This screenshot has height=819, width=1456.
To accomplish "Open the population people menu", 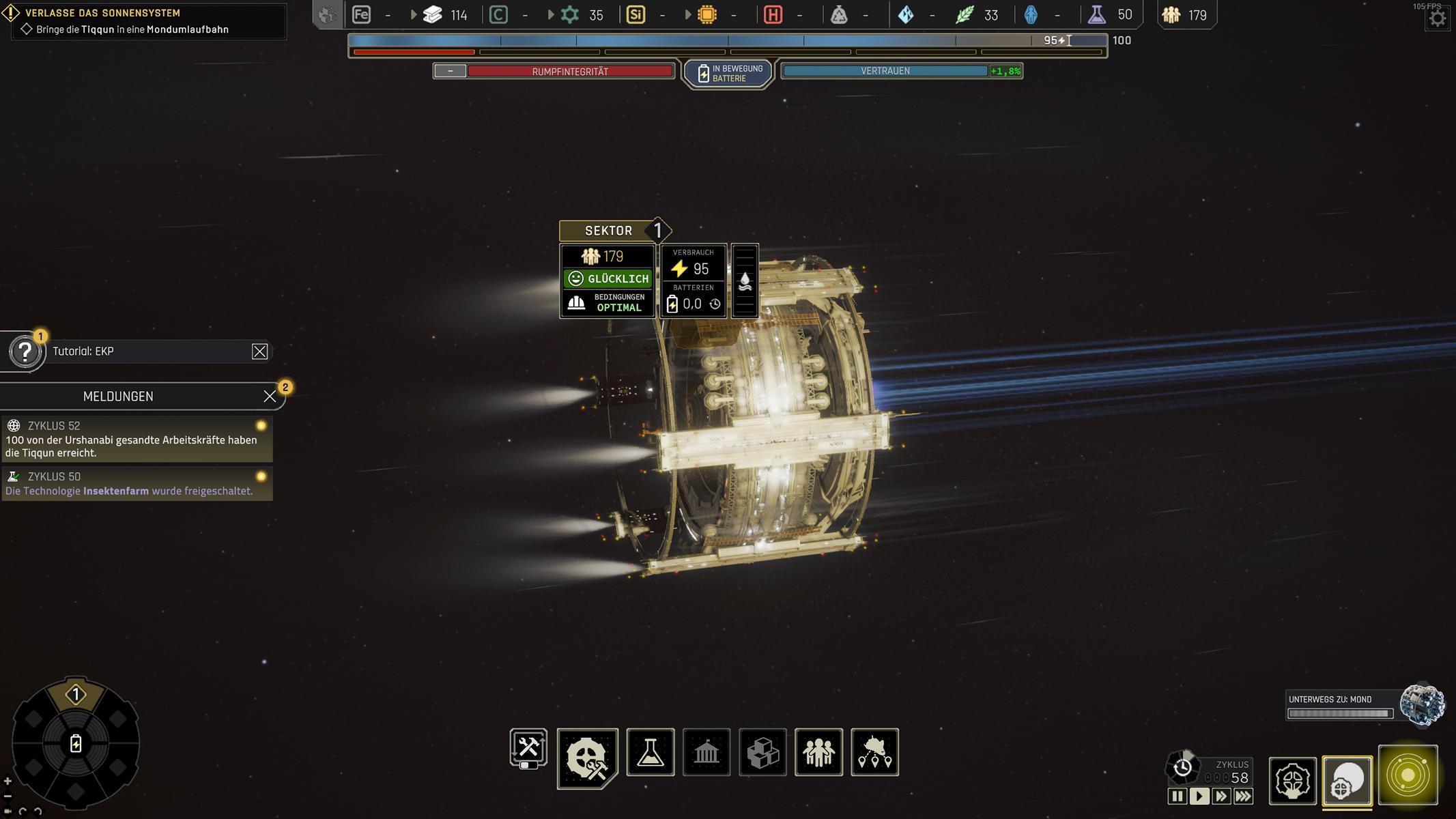I will coord(818,752).
